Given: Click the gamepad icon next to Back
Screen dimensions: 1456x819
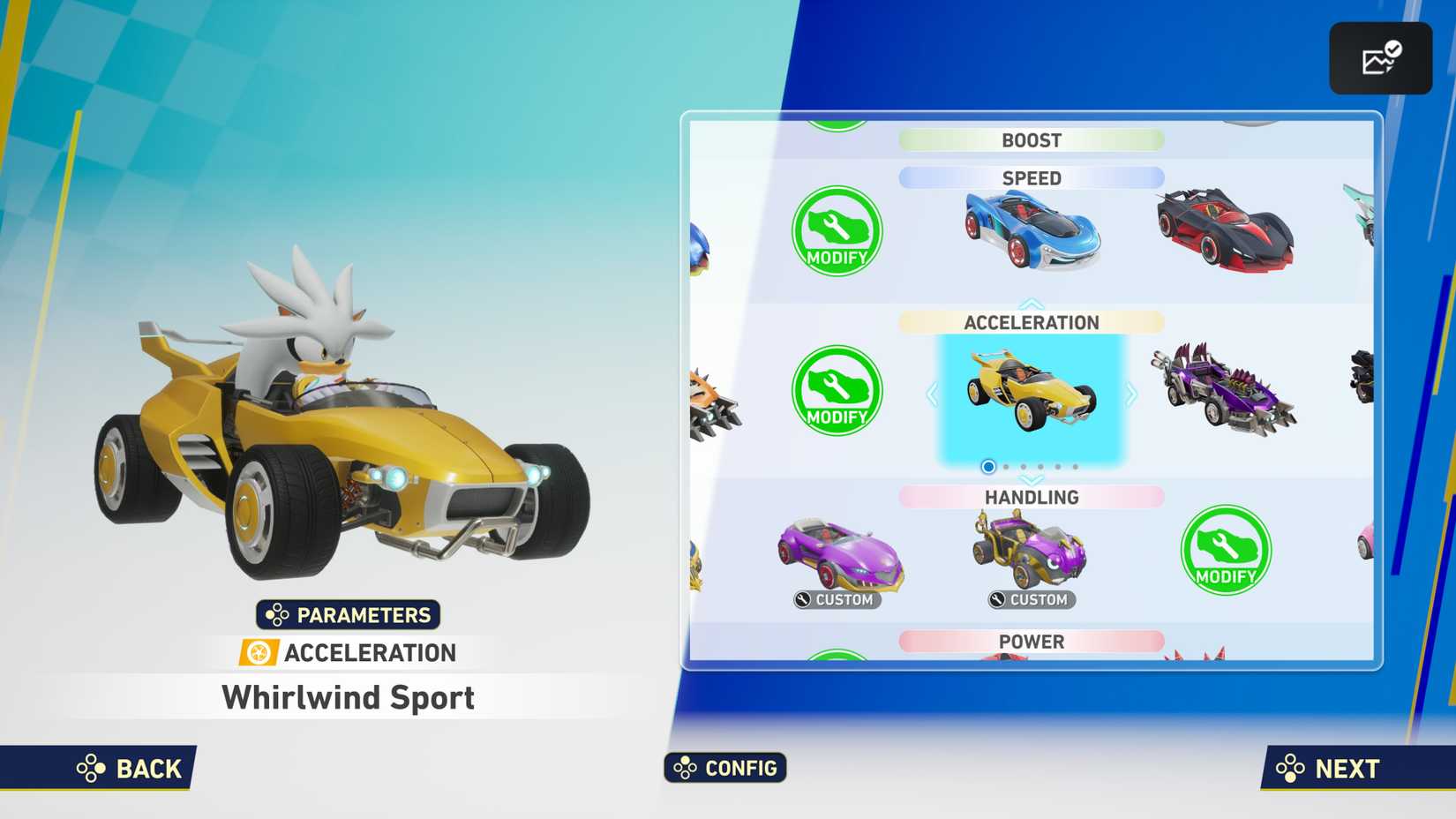Looking at the screenshot, I should (91, 769).
